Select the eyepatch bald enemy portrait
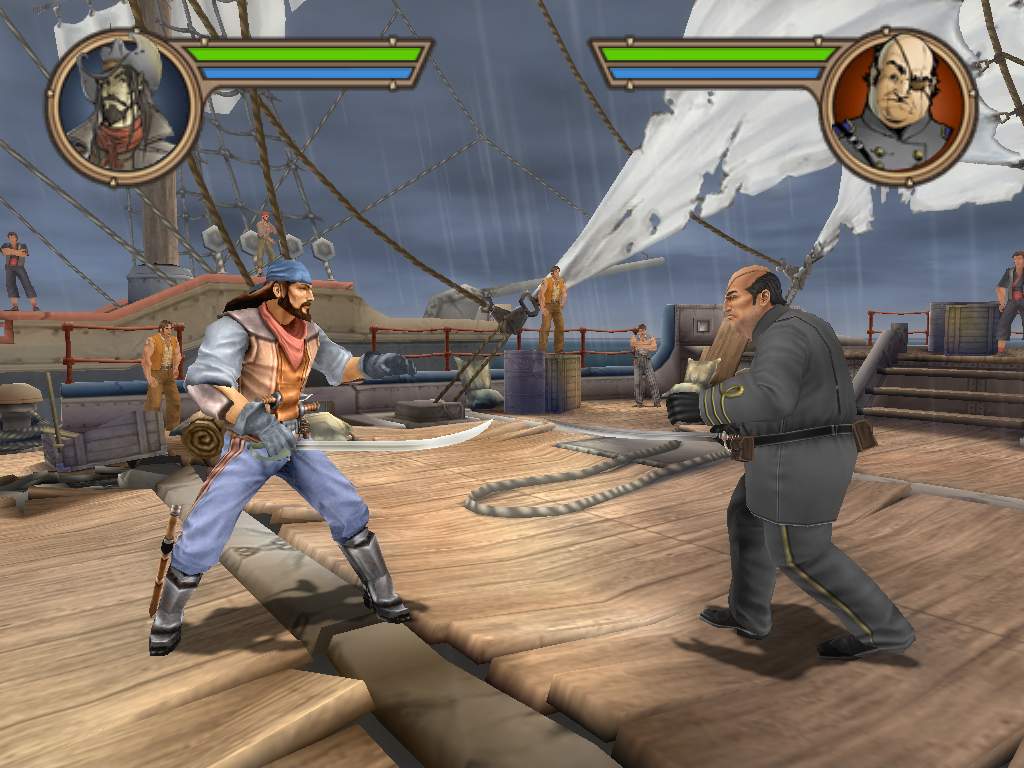This screenshot has width=1024, height=768. click(x=898, y=106)
